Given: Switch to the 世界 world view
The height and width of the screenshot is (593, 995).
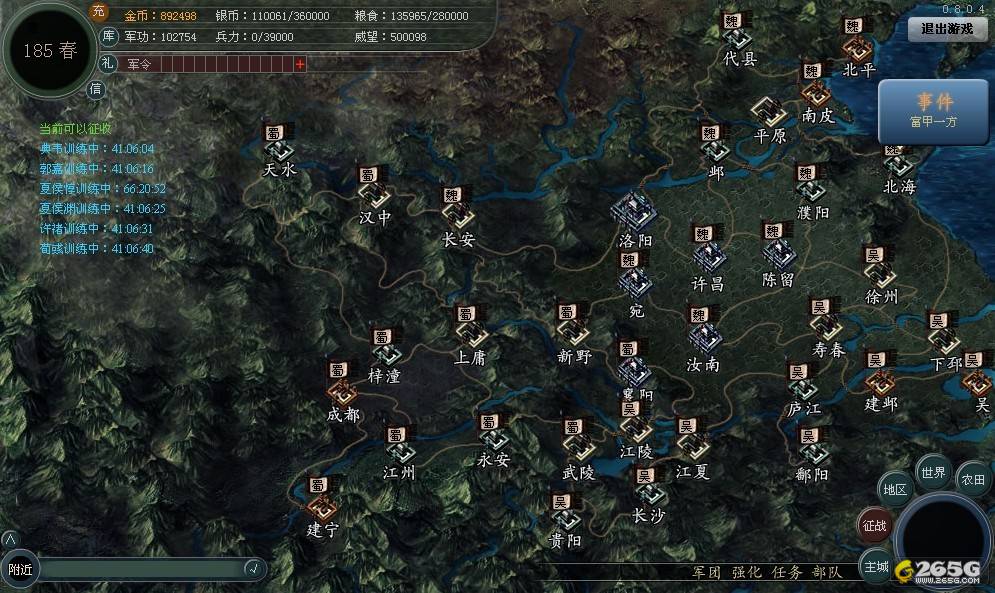Looking at the screenshot, I should (933, 472).
